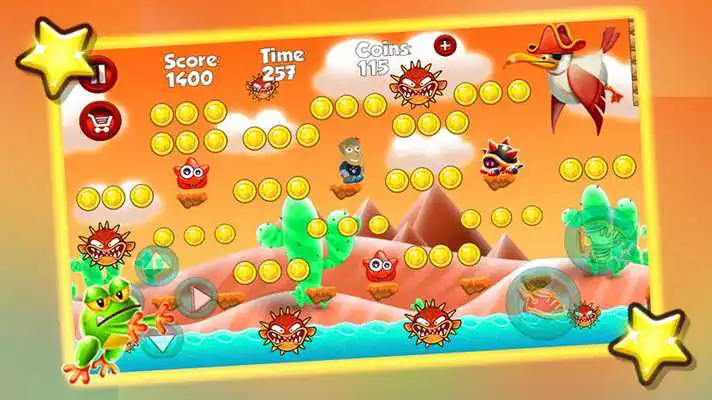Tap the up arrow d-pad button
The height and width of the screenshot is (400, 712).
coord(156,265)
